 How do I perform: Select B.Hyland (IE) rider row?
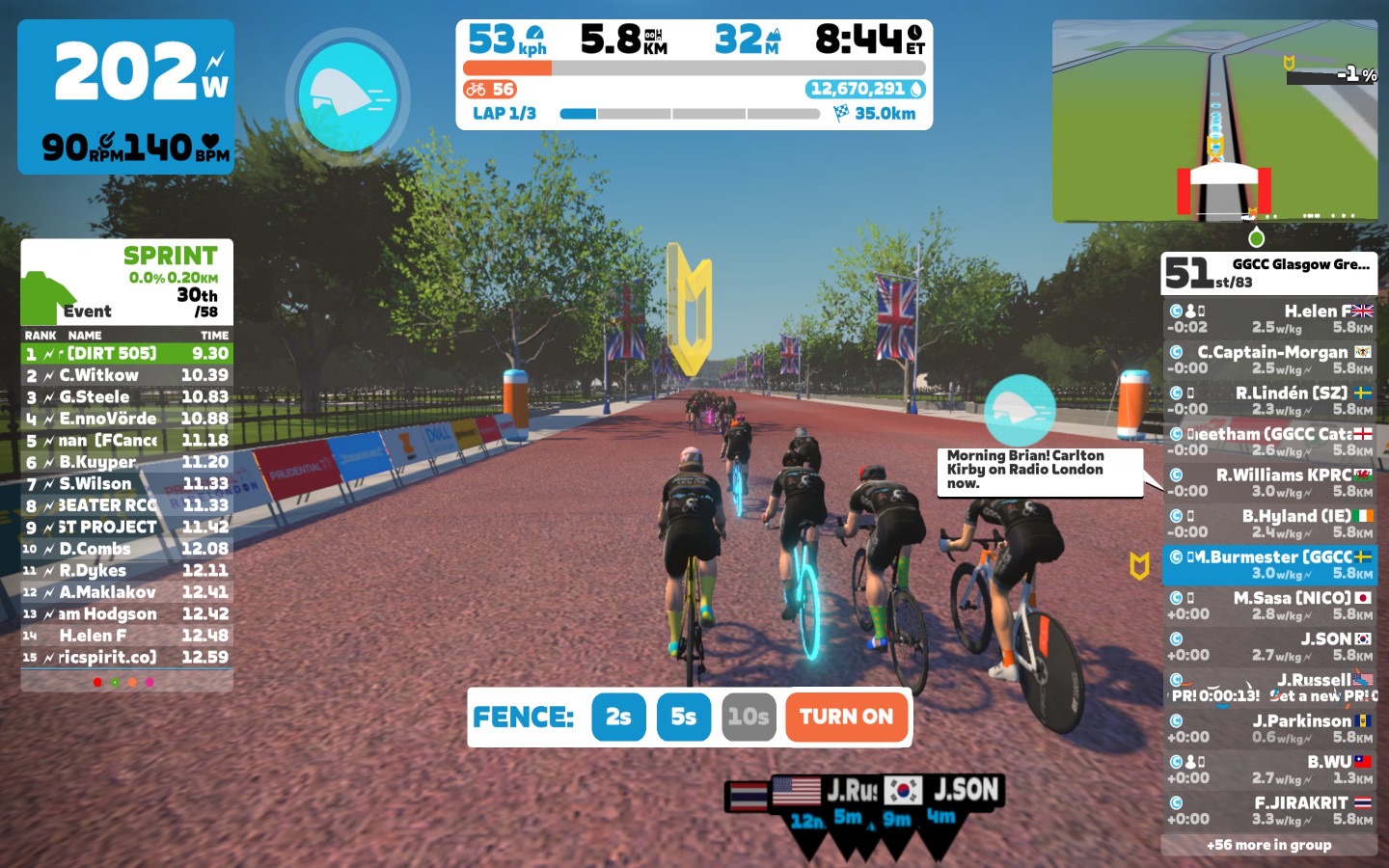[x=1269, y=524]
